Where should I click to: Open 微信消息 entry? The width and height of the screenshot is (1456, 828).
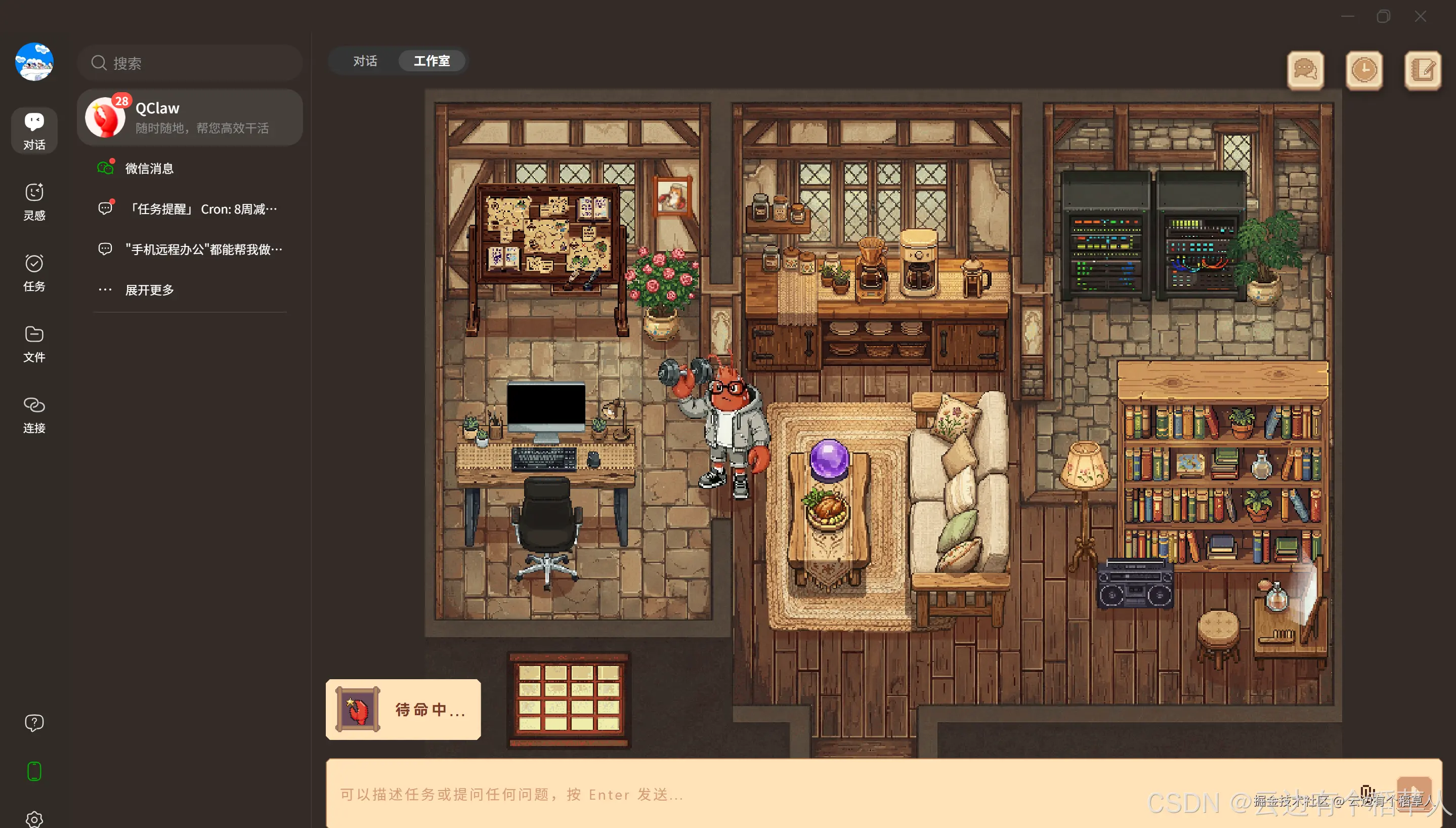149,169
